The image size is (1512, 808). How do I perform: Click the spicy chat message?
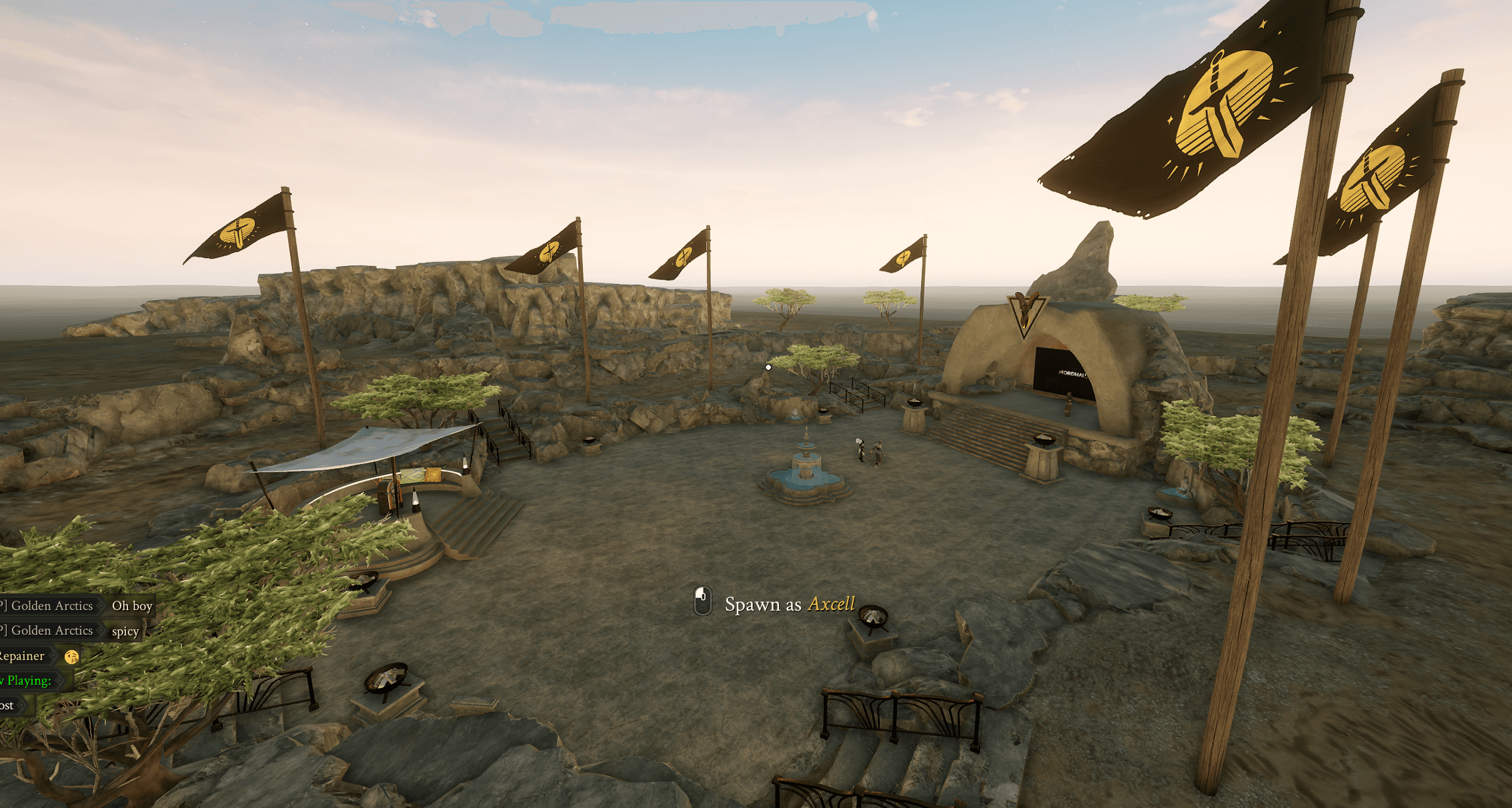125,632
